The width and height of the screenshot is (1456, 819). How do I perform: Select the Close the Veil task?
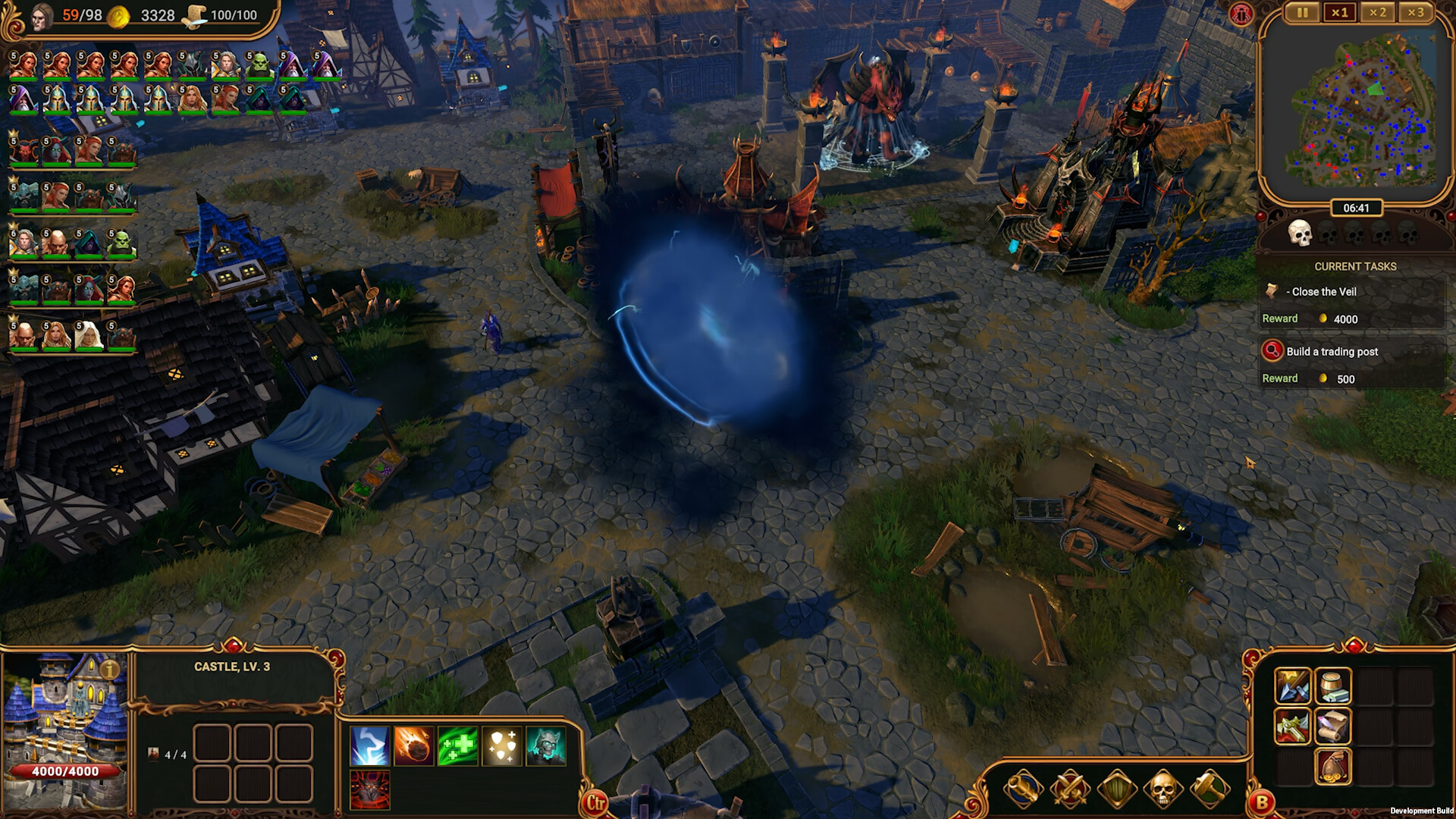[1323, 292]
